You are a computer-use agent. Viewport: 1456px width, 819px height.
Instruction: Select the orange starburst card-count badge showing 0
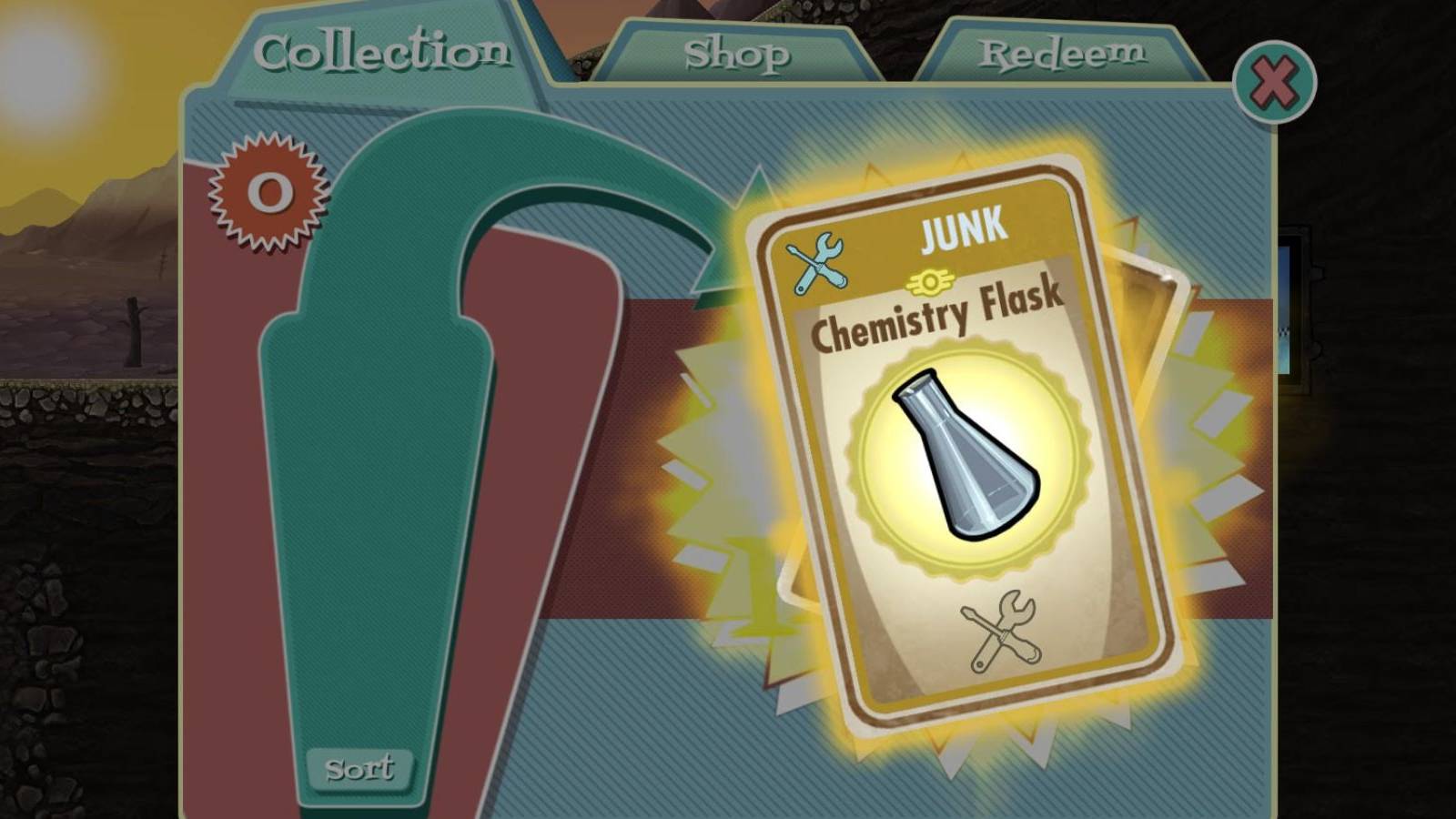pos(268,193)
